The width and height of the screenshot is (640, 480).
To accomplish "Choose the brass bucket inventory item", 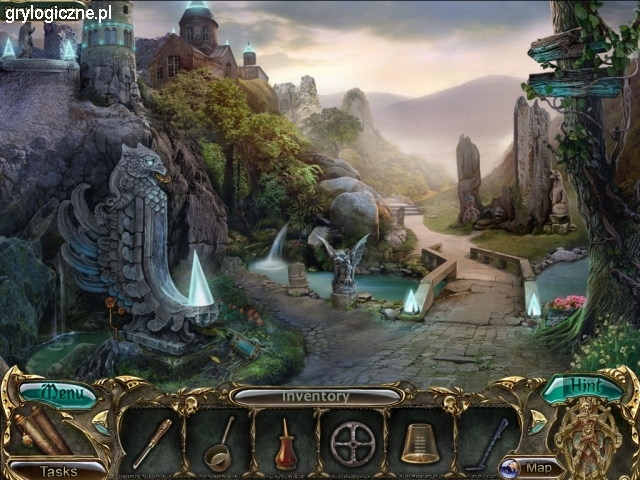I will click(420, 443).
